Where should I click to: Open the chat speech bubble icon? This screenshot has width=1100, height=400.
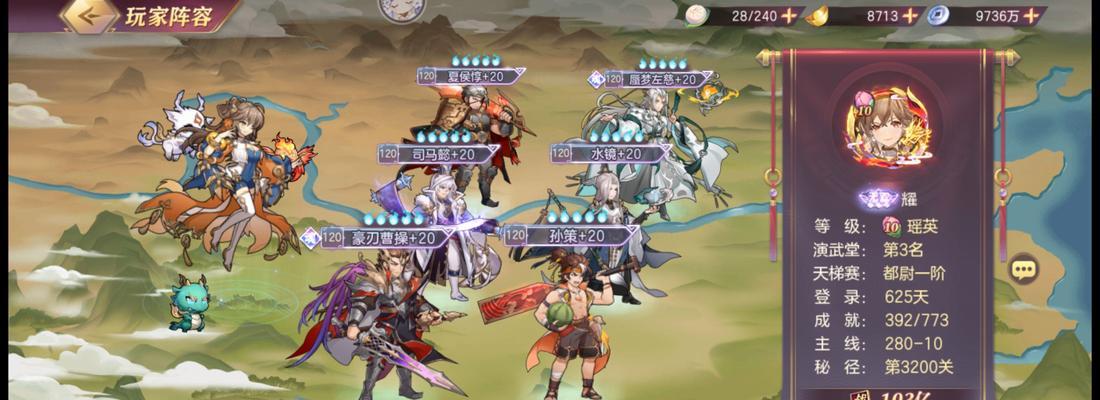point(1022,268)
